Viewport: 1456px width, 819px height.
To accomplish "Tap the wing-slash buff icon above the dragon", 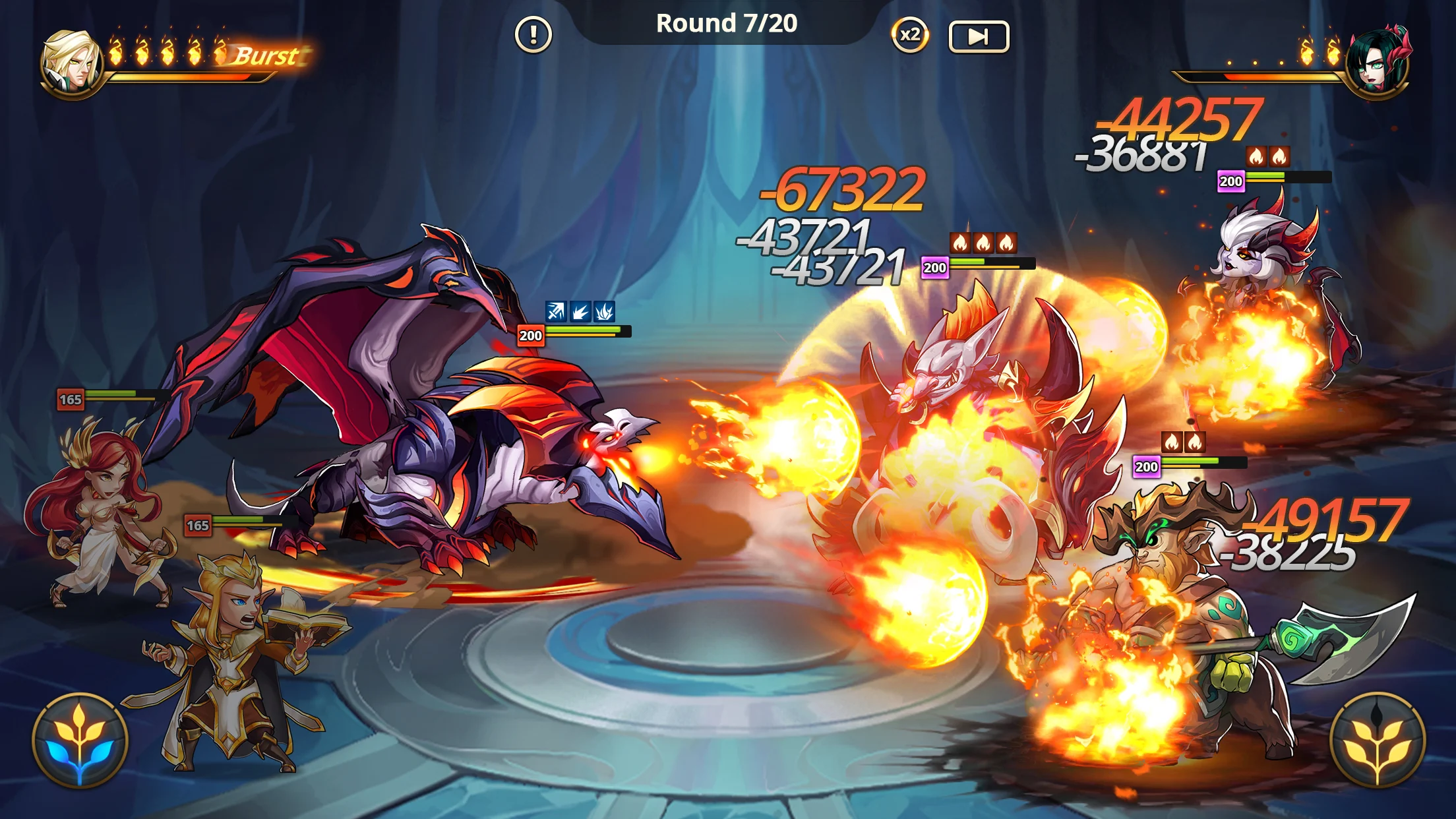I will click(x=603, y=312).
